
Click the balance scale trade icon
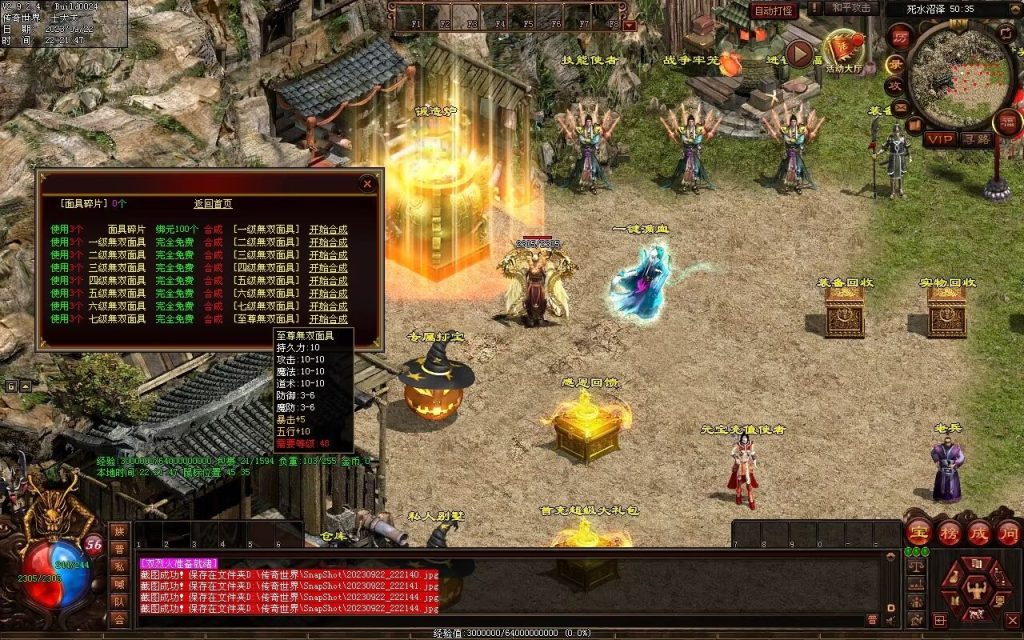point(915,566)
